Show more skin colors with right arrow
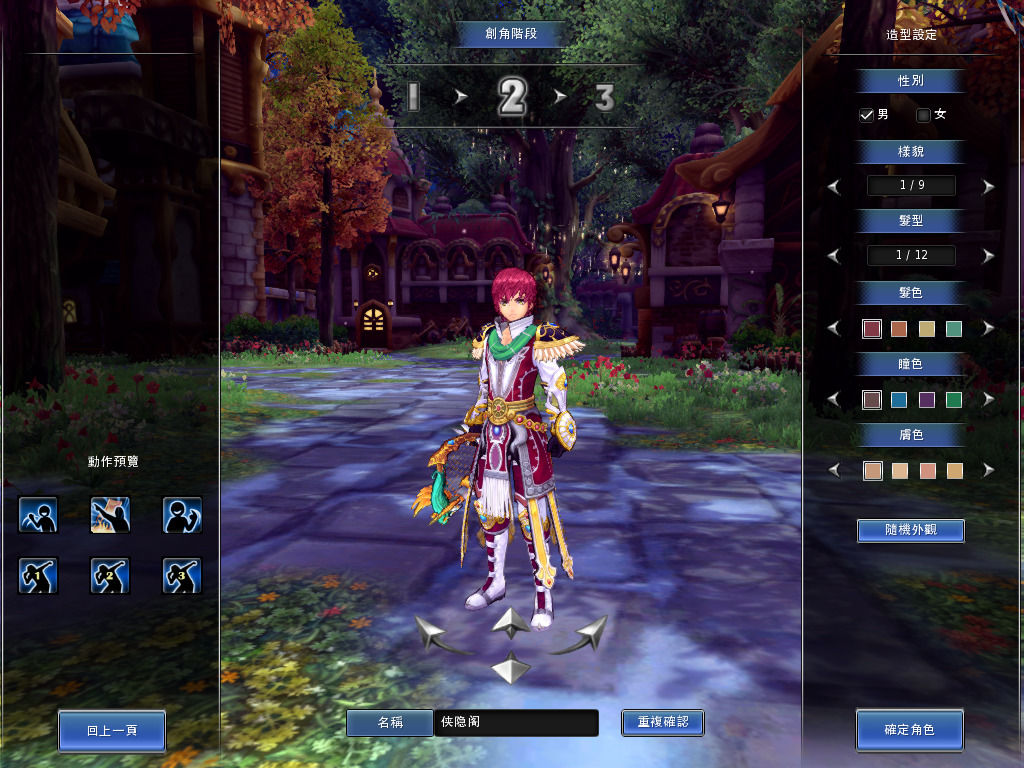Image resolution: width=1024 pixels, height=768 pixels. click(988, 470)
